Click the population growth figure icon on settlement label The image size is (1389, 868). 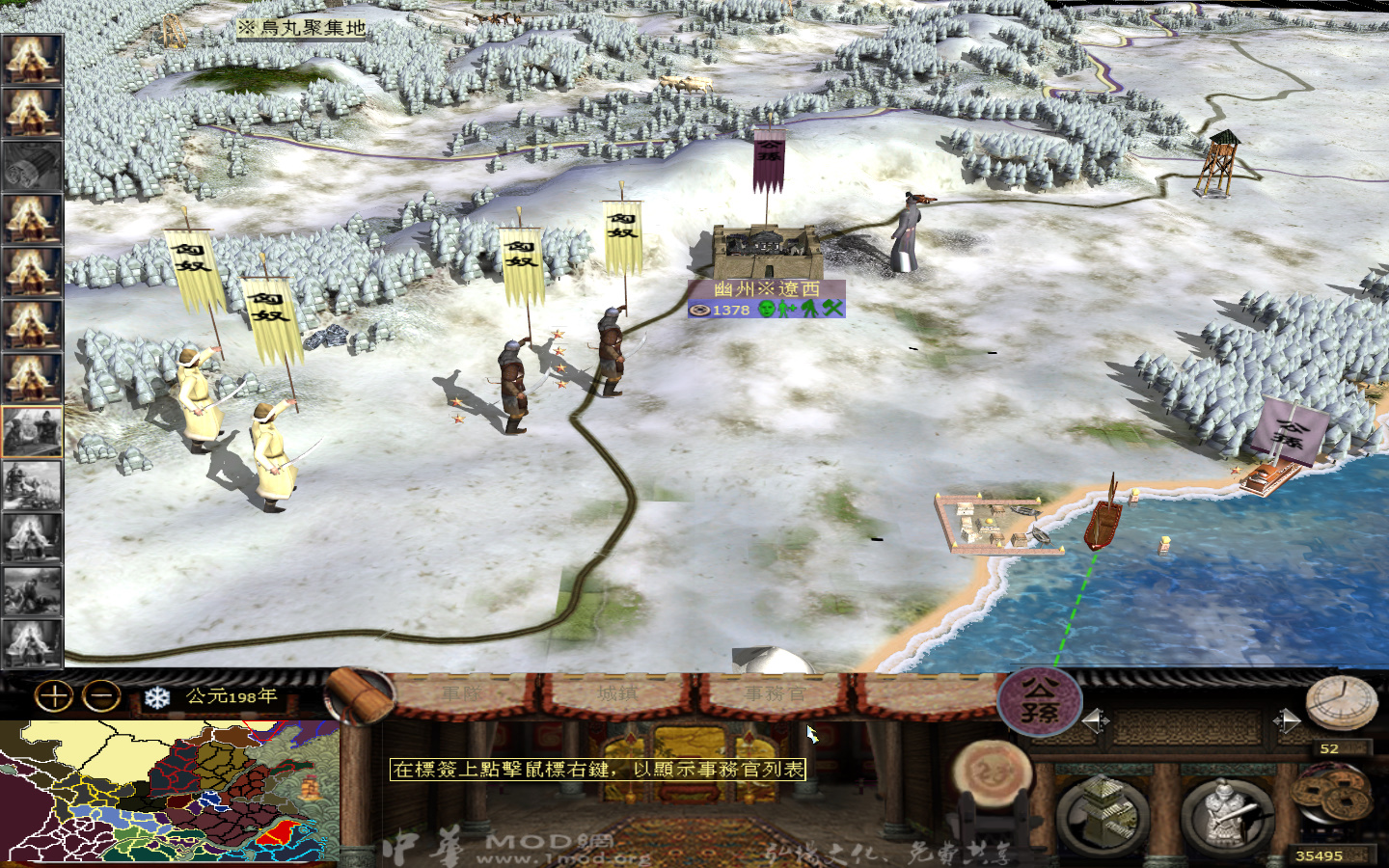[786, 309]
